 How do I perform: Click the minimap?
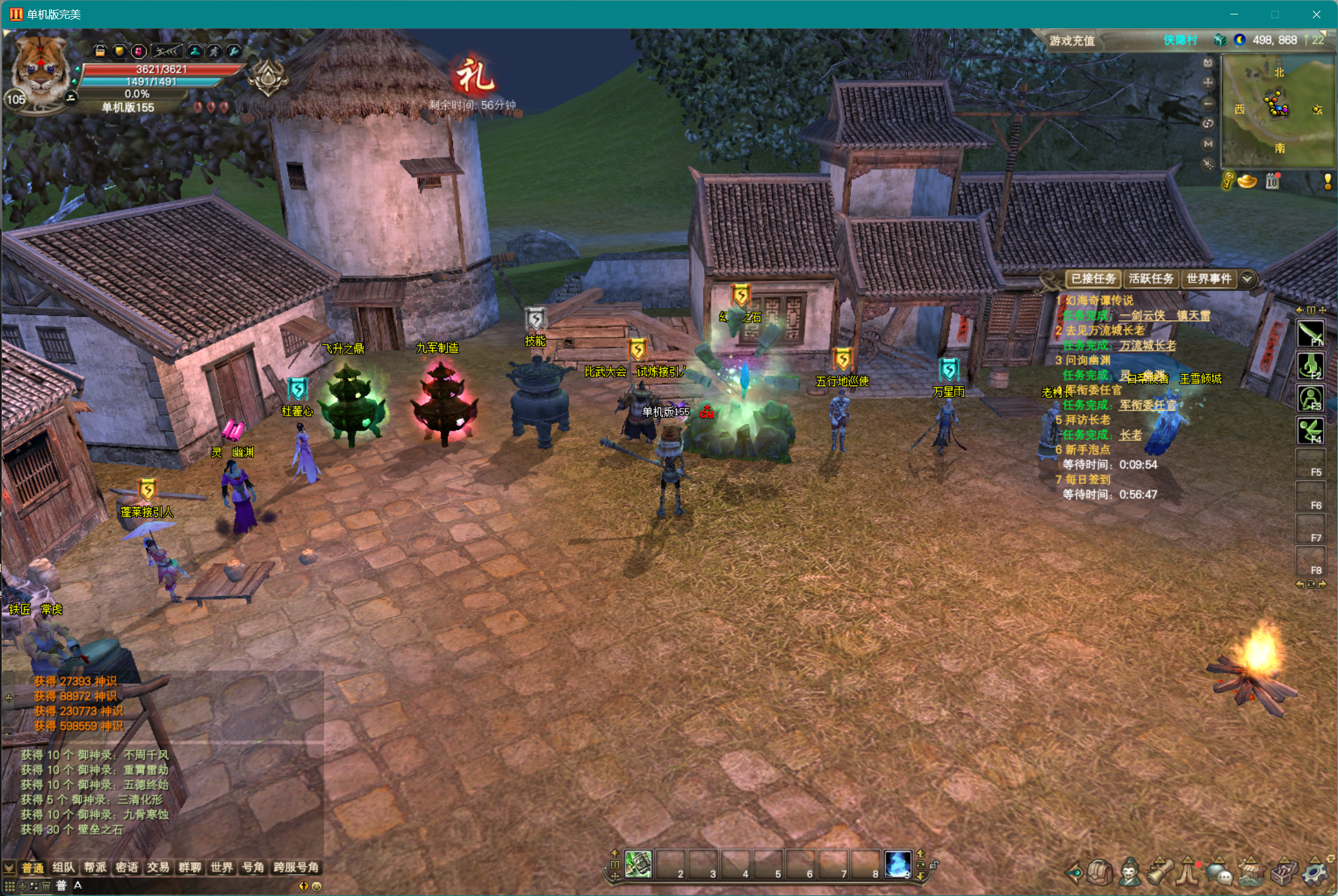[x=1278, y=111]
